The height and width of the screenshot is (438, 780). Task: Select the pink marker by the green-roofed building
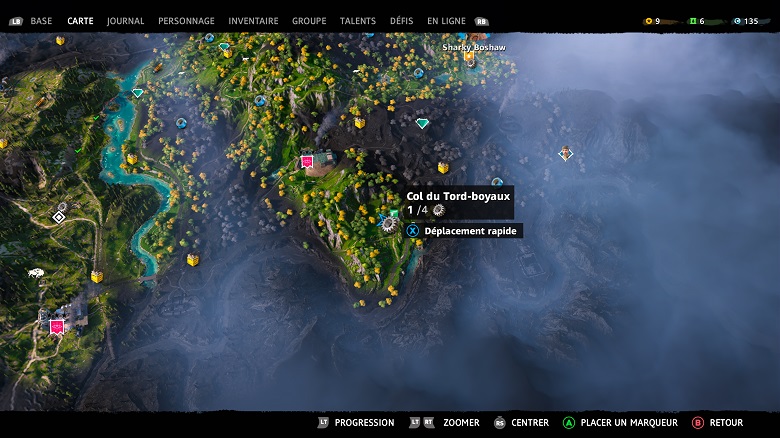coord(307,161)
